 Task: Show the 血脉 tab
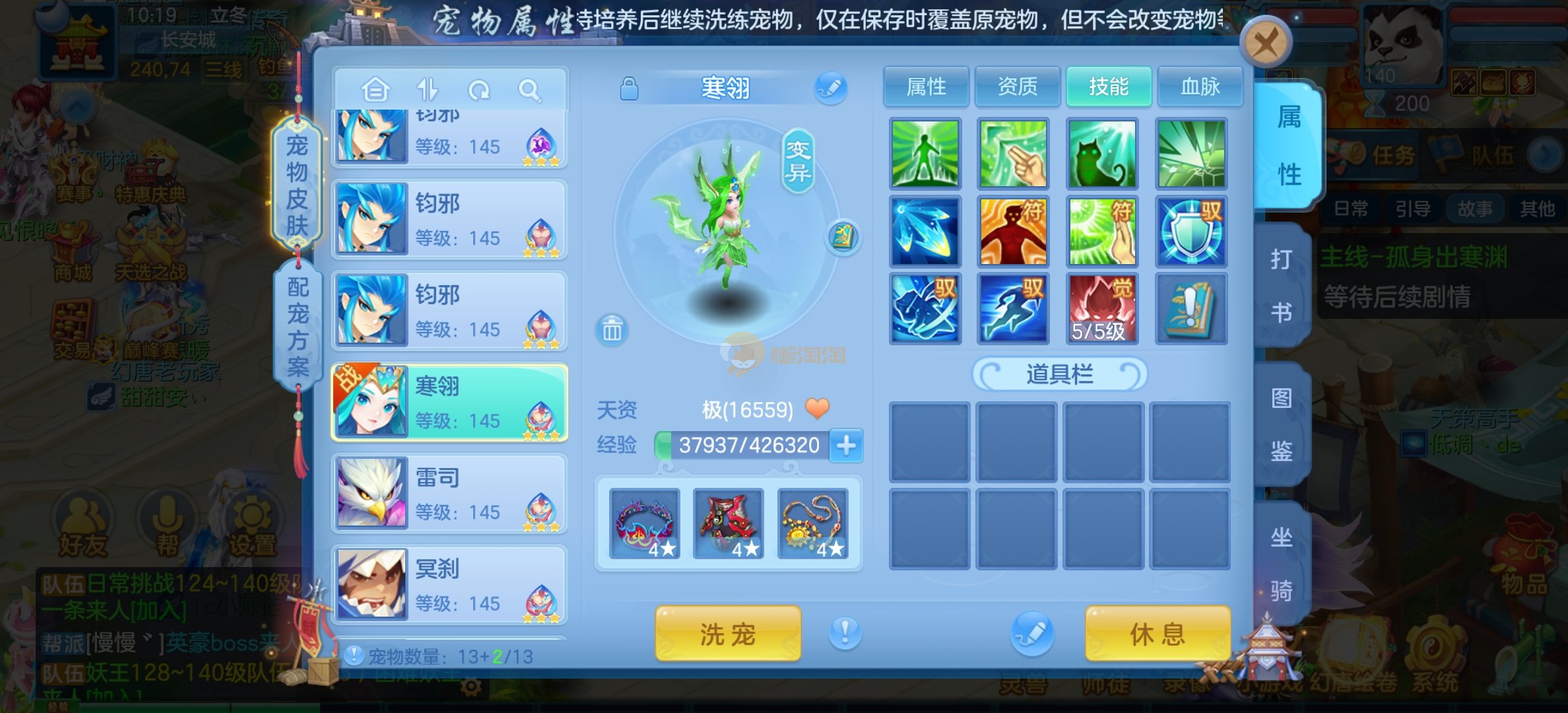click(x=1200, y=86)
